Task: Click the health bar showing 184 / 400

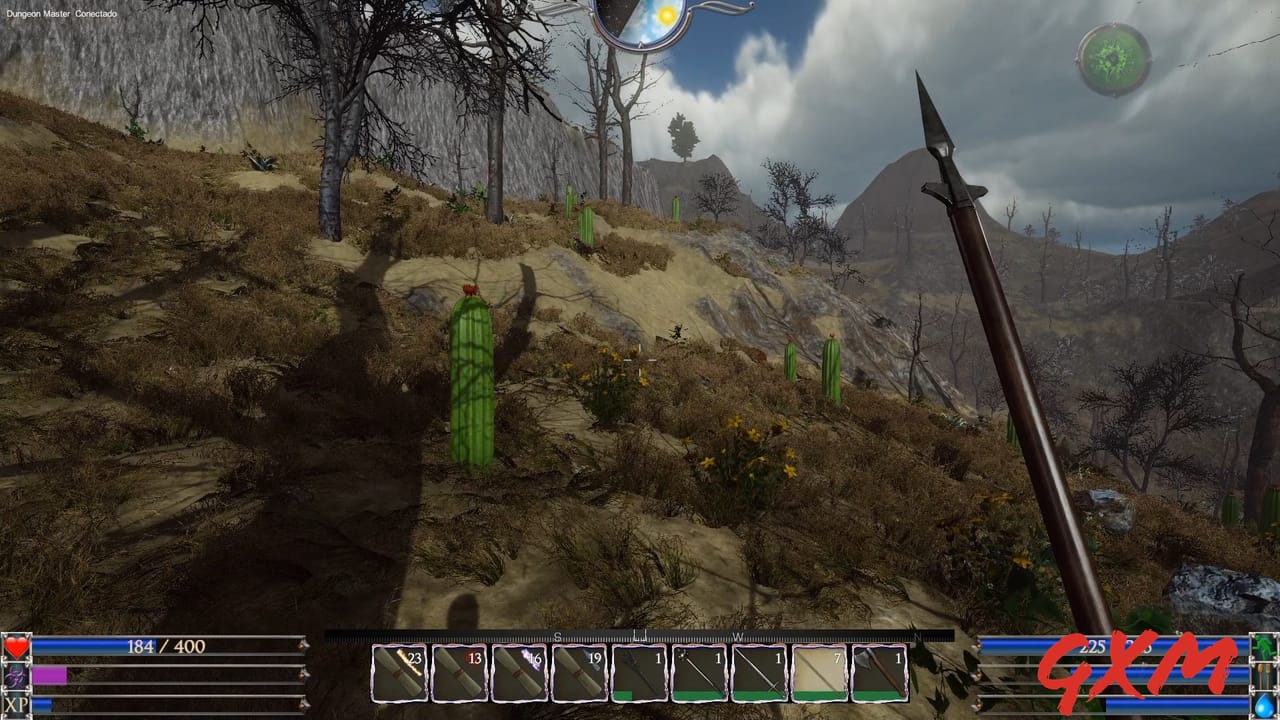Action: [x=165, y=646]
